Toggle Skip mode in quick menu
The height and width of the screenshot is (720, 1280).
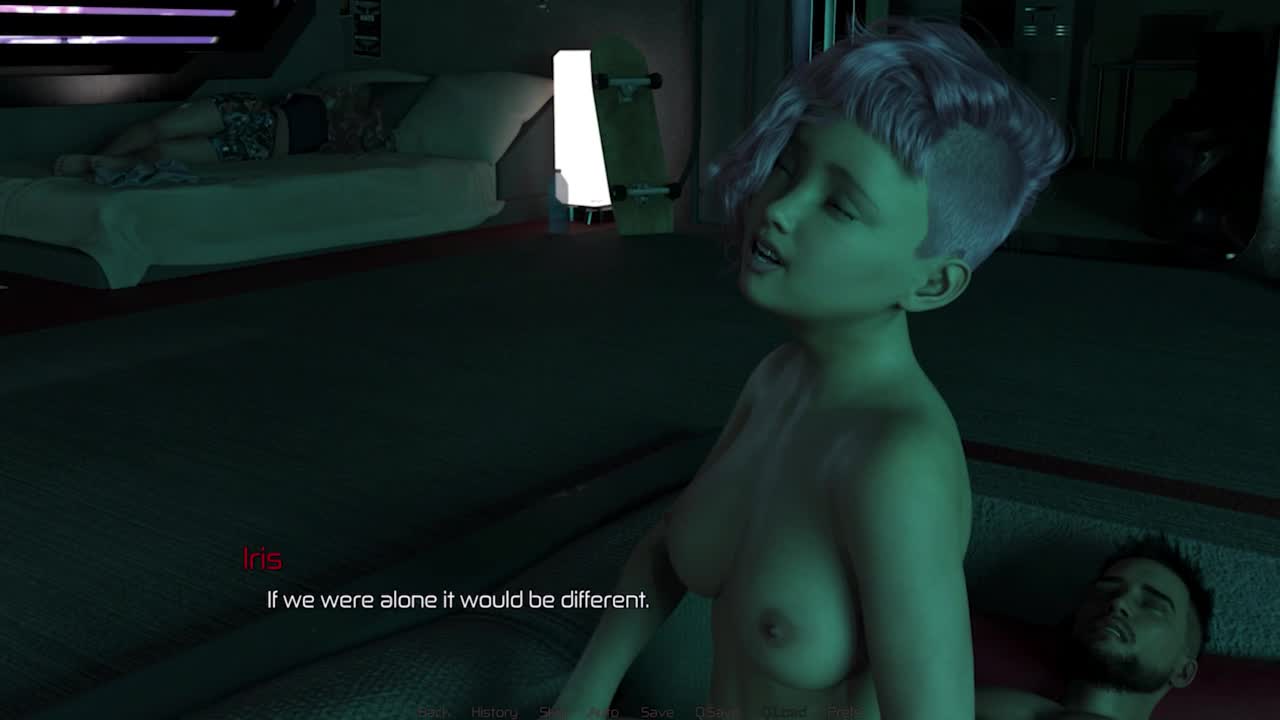point(553,712)
